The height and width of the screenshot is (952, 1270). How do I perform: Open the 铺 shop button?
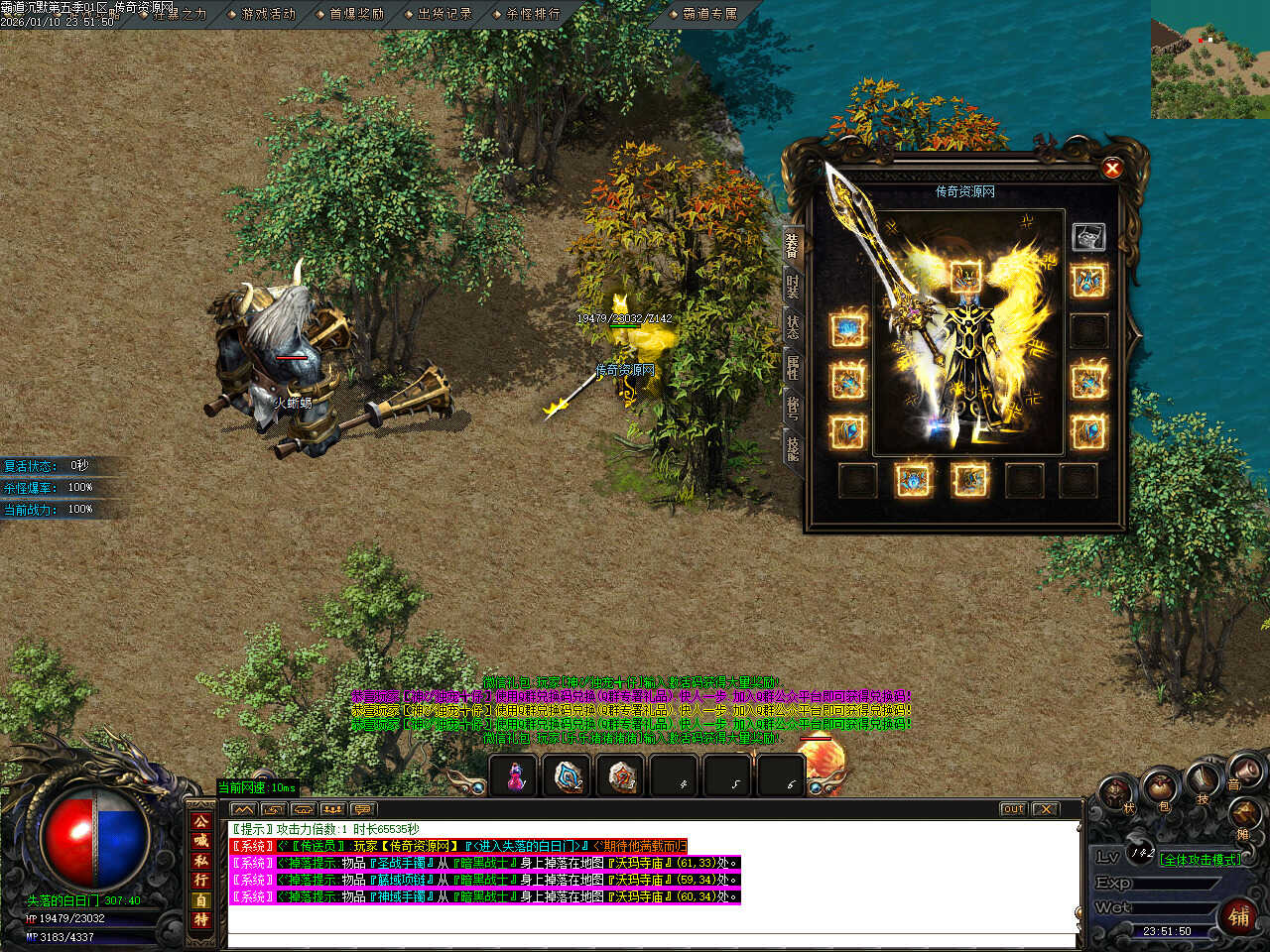(x=1239, y=916)
